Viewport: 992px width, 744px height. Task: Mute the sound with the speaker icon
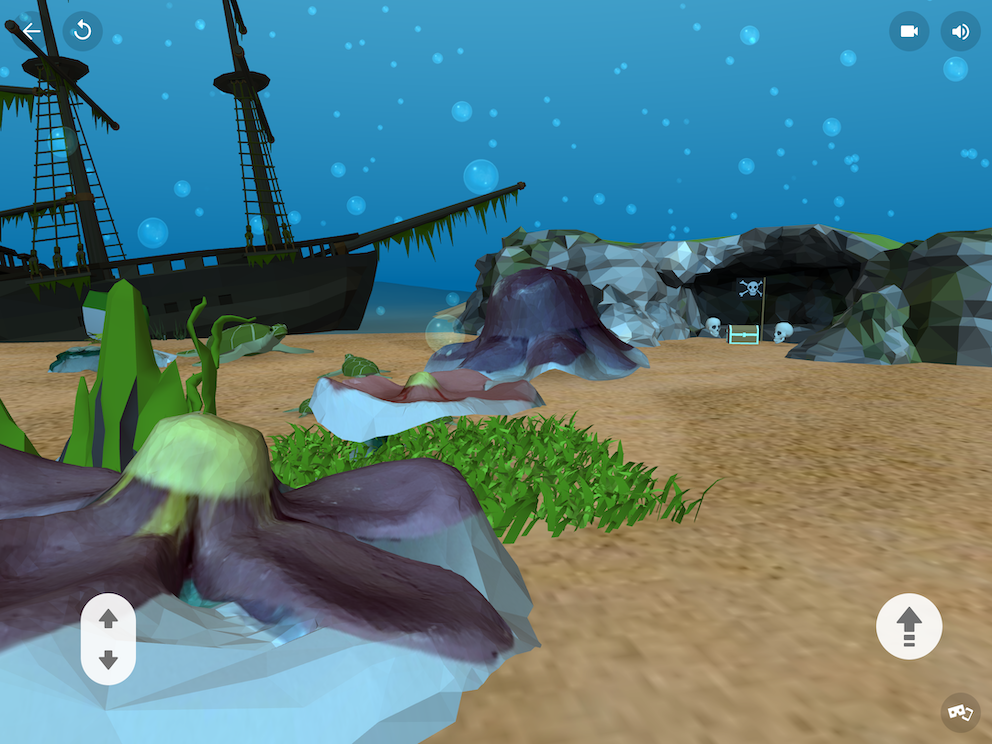pyautogui.click(x=960, y=31)
